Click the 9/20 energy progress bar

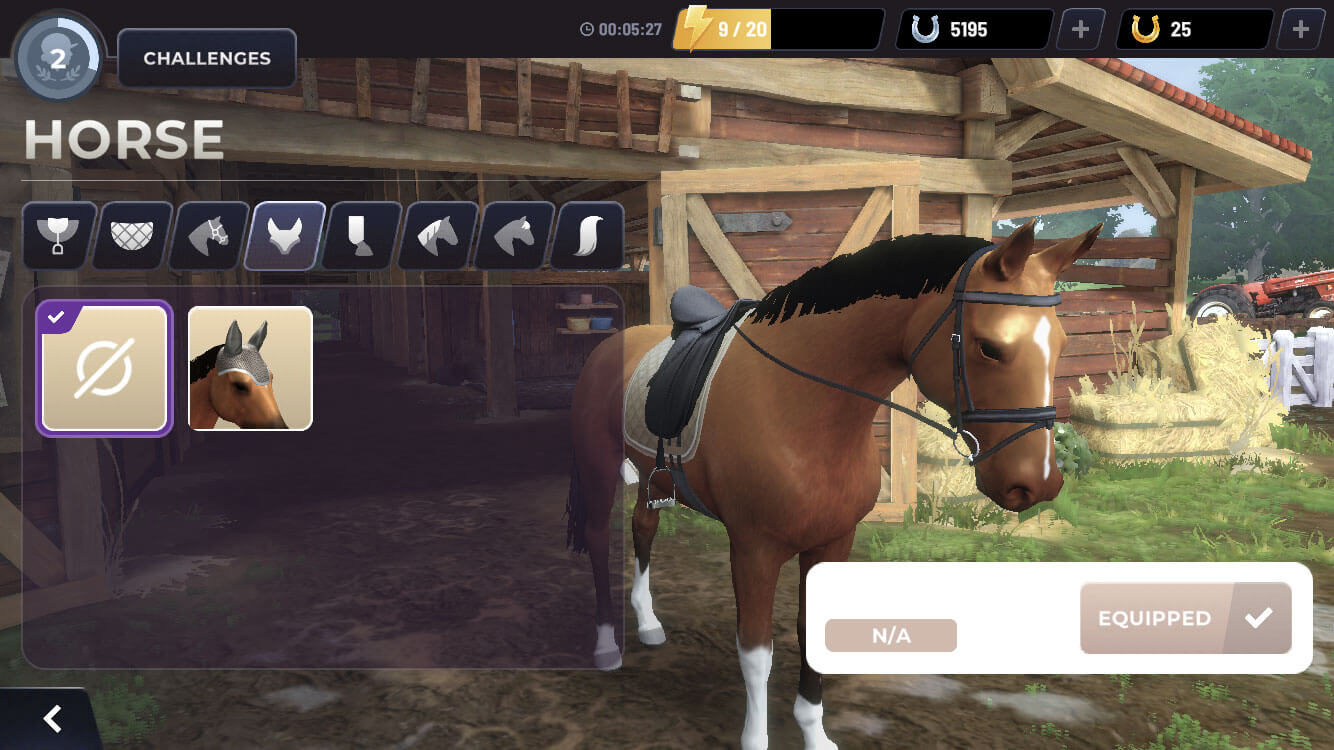[x=775, y=29]
